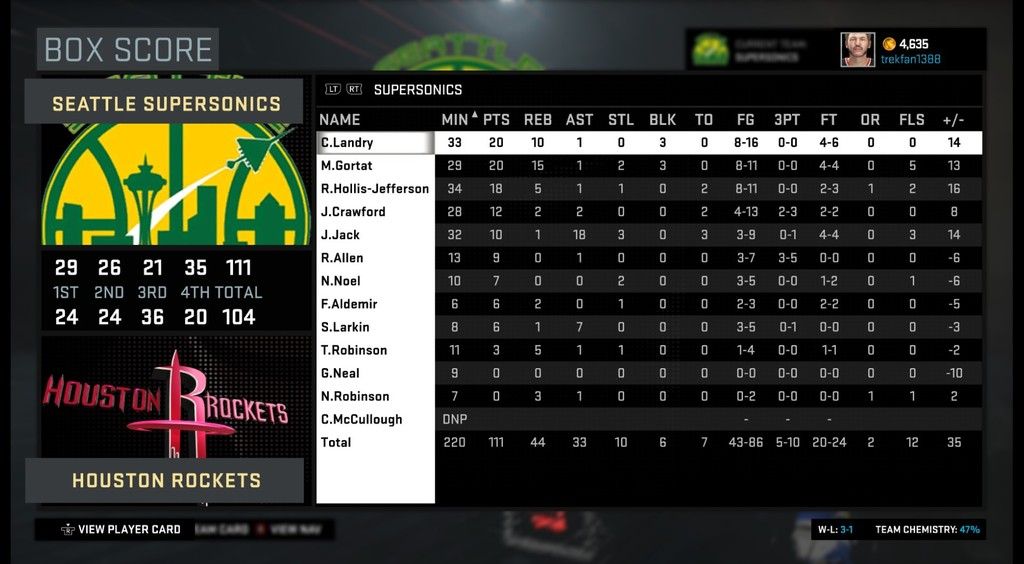Sort by the AST column header
This screenshot has width=1024, height=564.
click(x=579, y=120)
